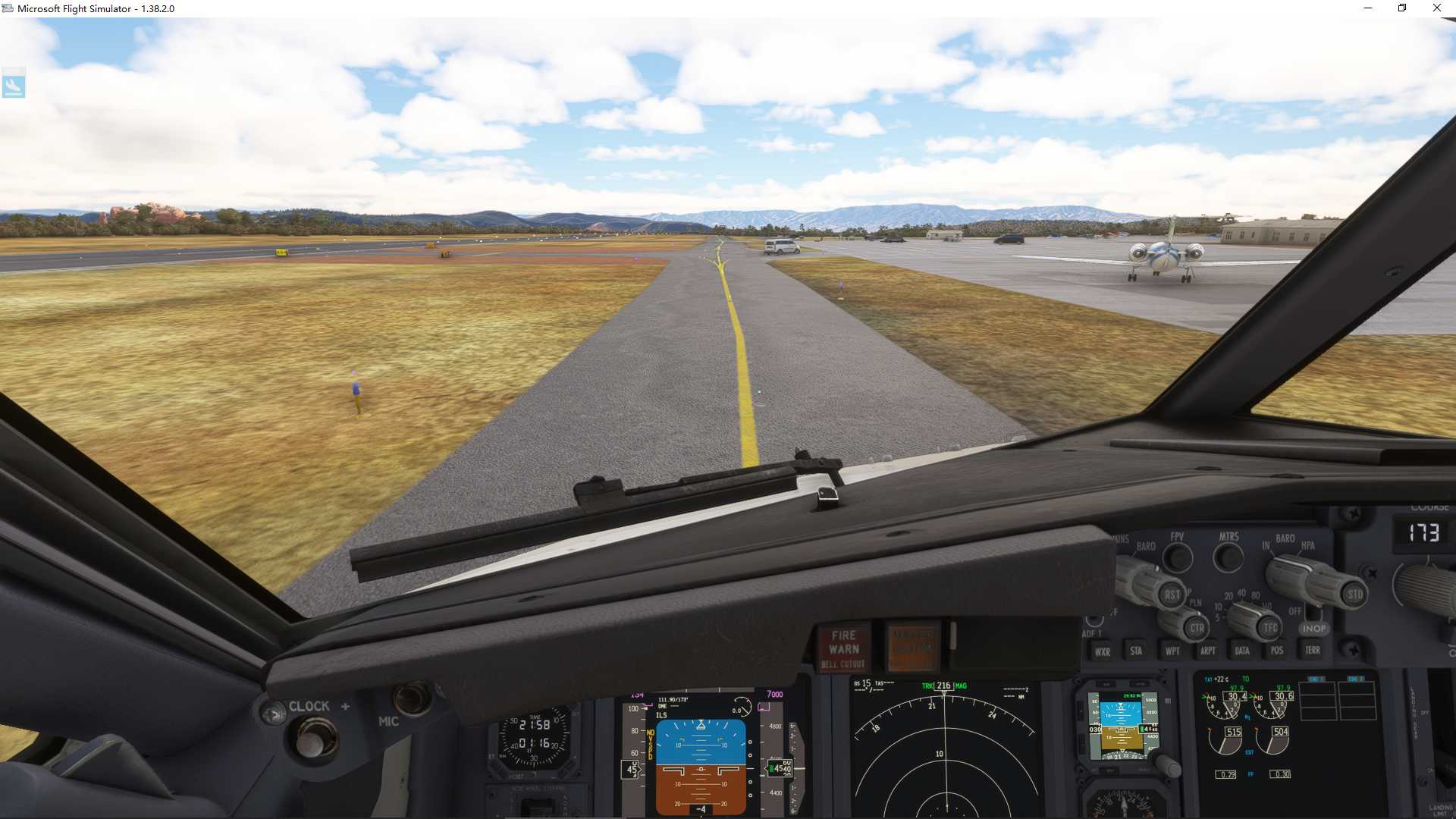
Task: Click the blue simulator toolbar icon top left
Action: [x=14, y=83]
